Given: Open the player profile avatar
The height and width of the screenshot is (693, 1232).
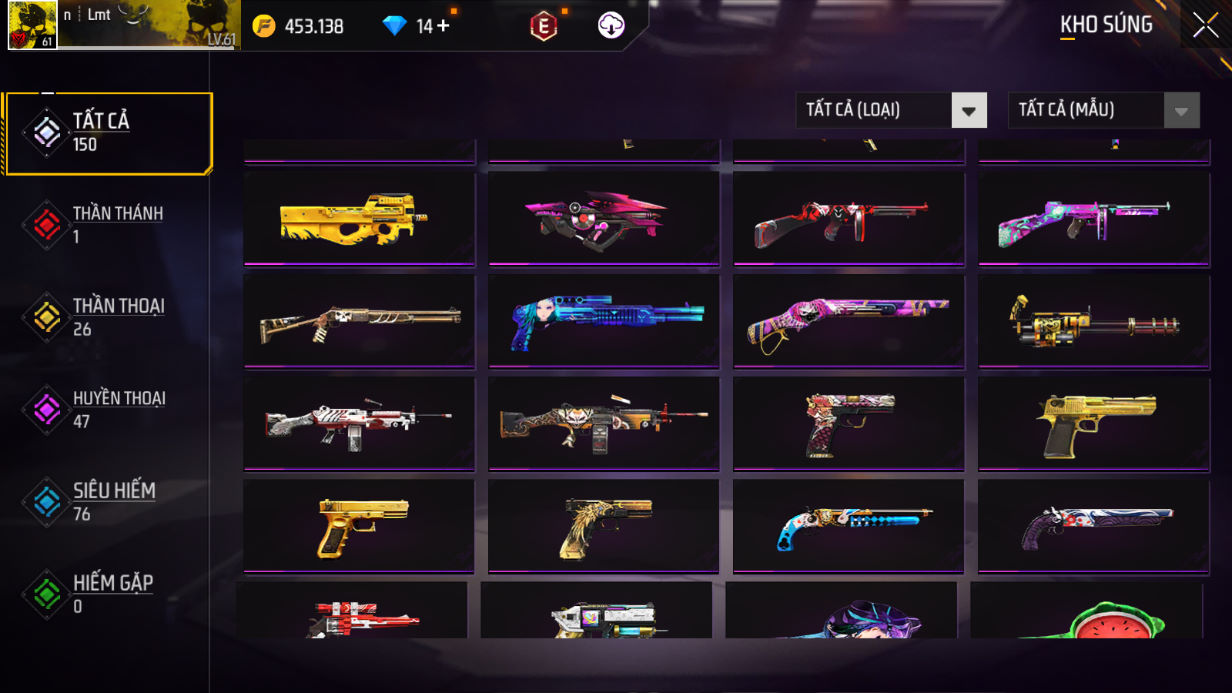Looking at the screenshot, I should (x=32, y=25).
